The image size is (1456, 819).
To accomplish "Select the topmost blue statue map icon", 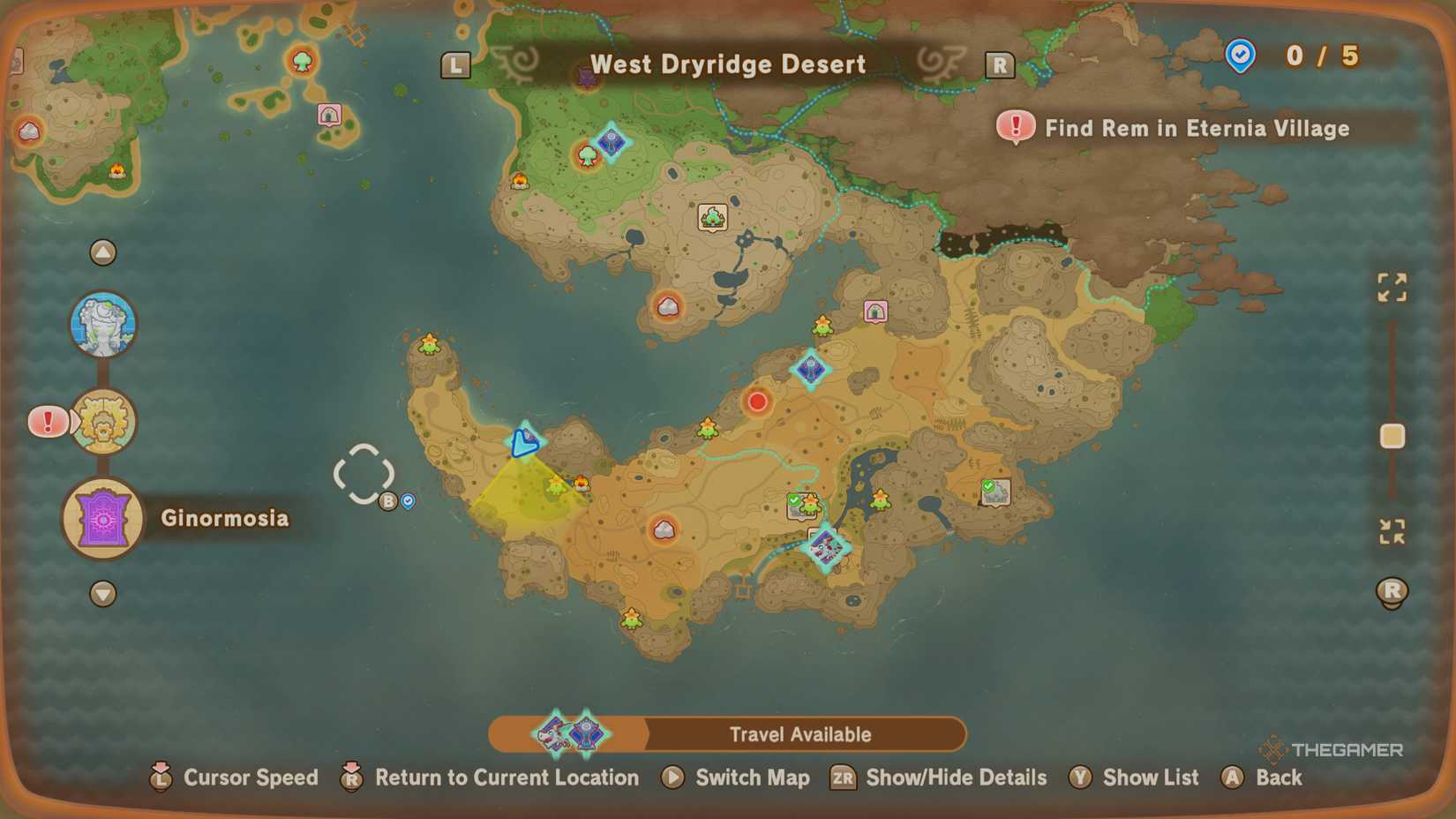I will coord(105,324).
